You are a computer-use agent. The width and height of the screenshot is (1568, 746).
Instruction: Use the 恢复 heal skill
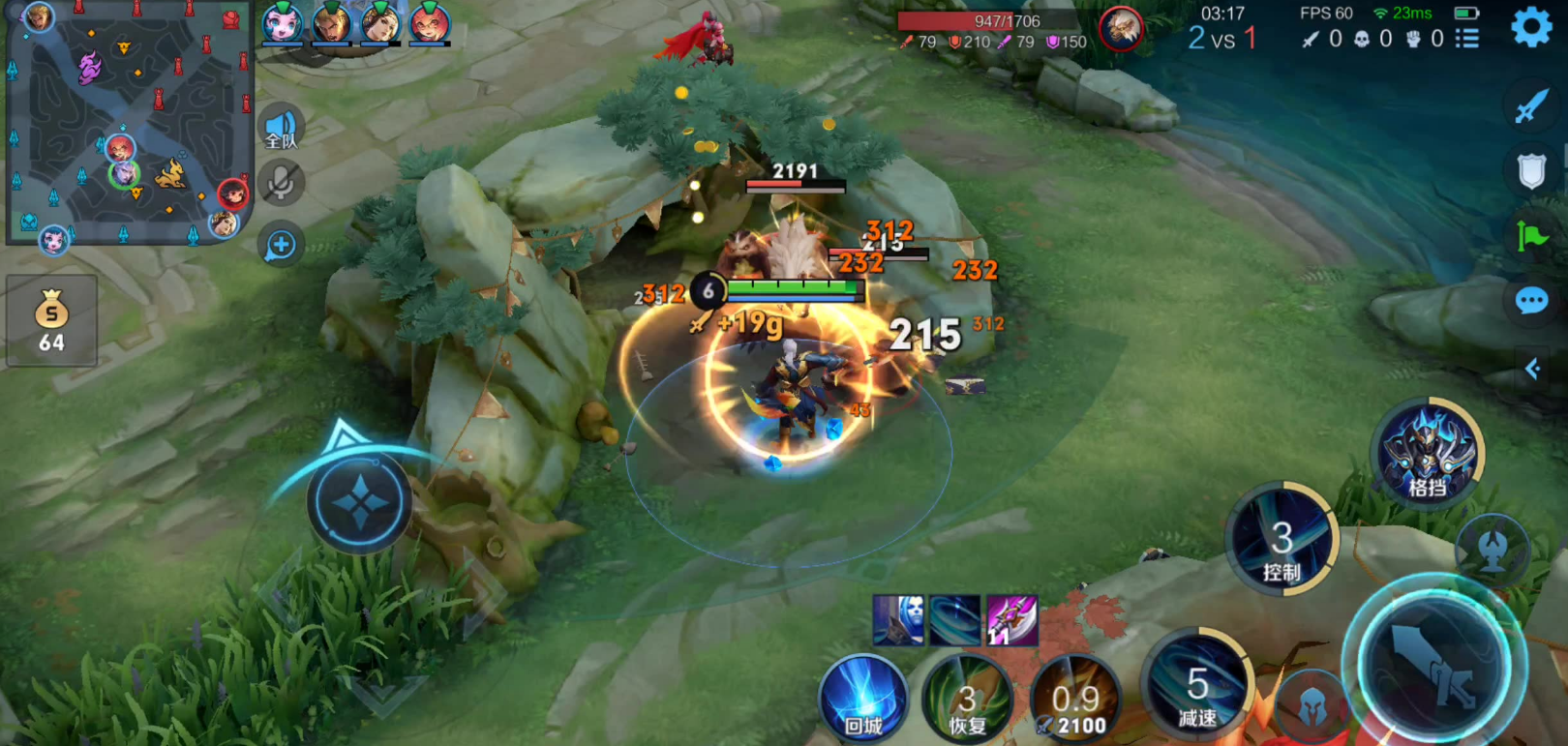point(967,698)
